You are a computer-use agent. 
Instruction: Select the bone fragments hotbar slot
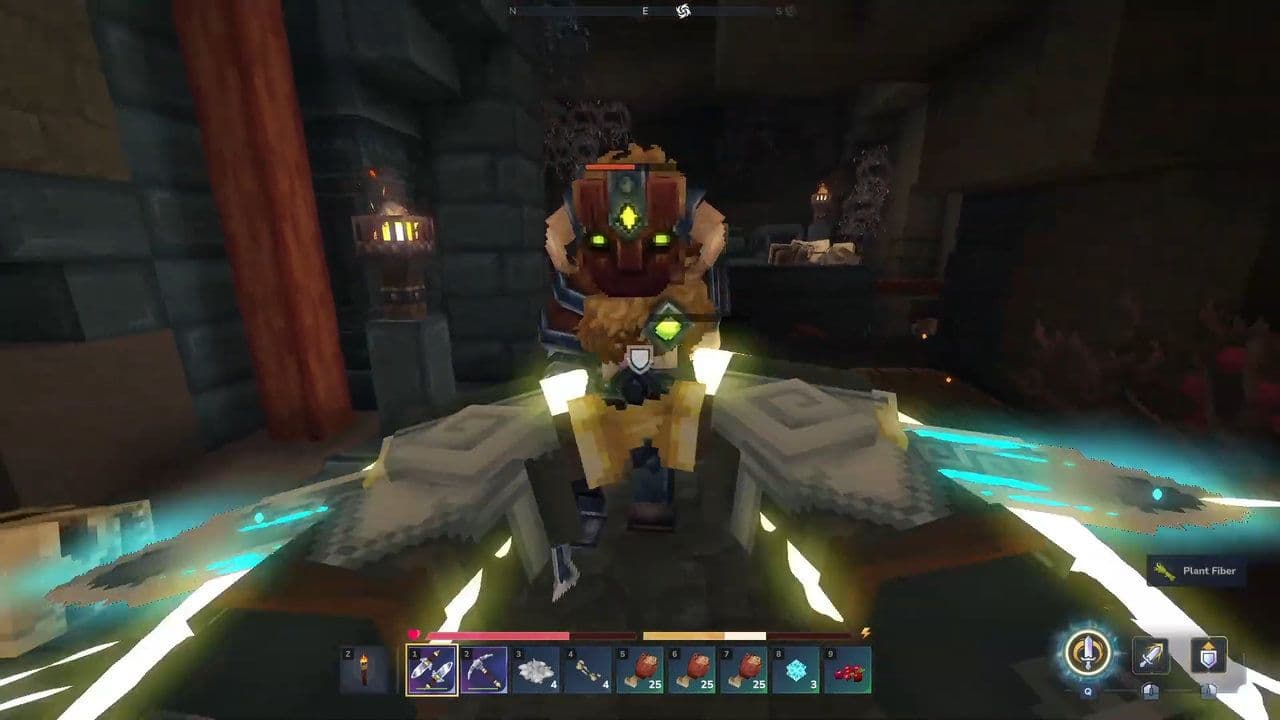pos(588,670)
